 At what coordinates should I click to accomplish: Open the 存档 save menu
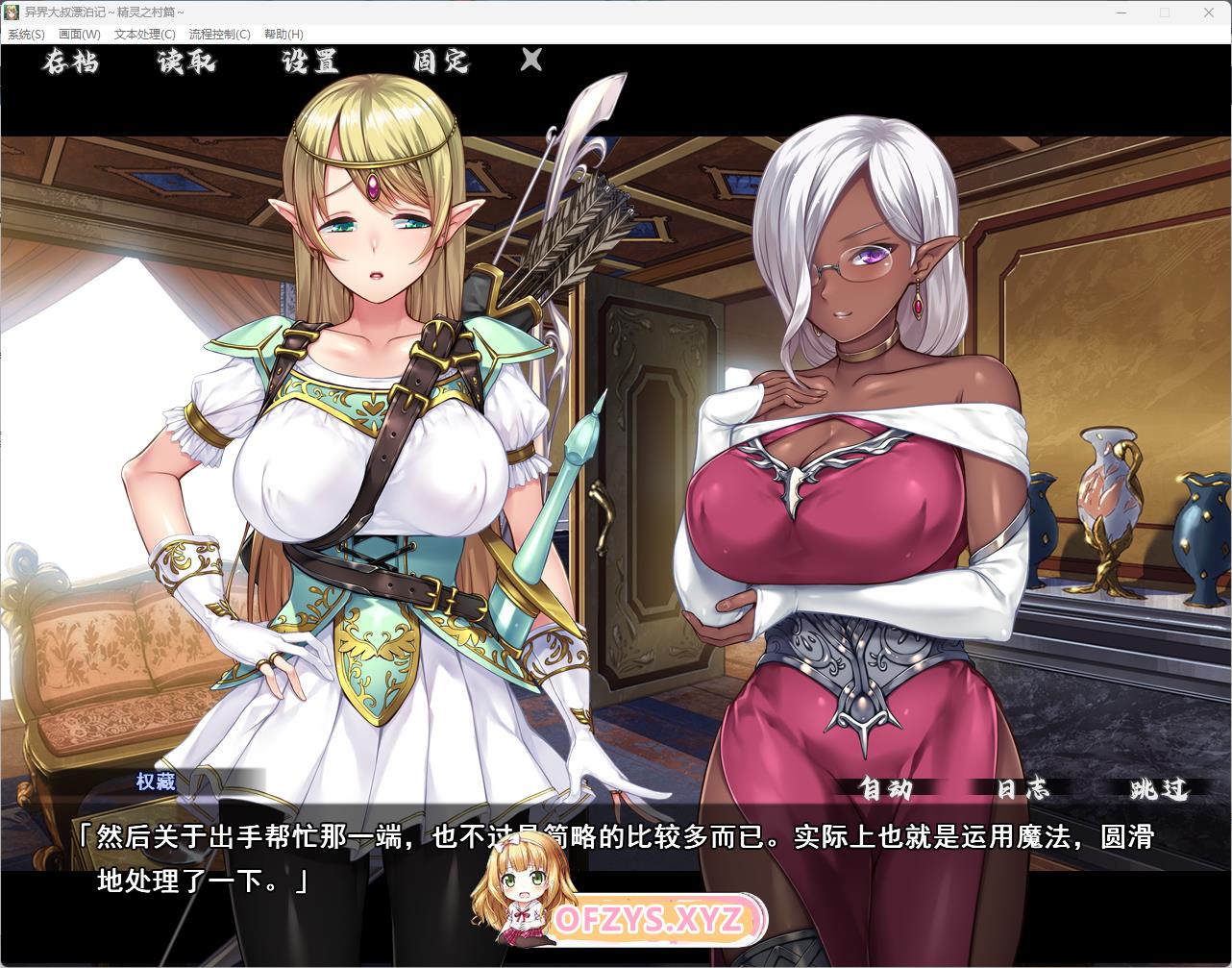pos(71,62)
